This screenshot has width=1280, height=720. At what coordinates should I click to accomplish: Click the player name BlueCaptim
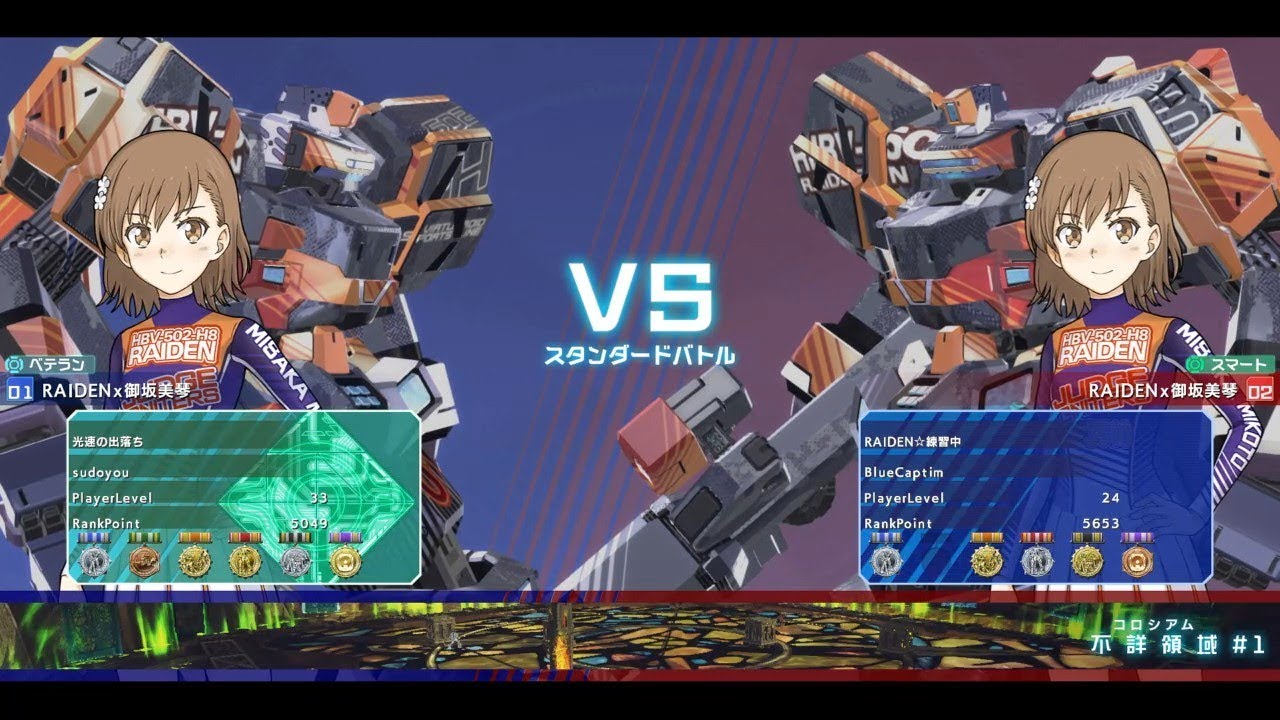pos(902,471)
